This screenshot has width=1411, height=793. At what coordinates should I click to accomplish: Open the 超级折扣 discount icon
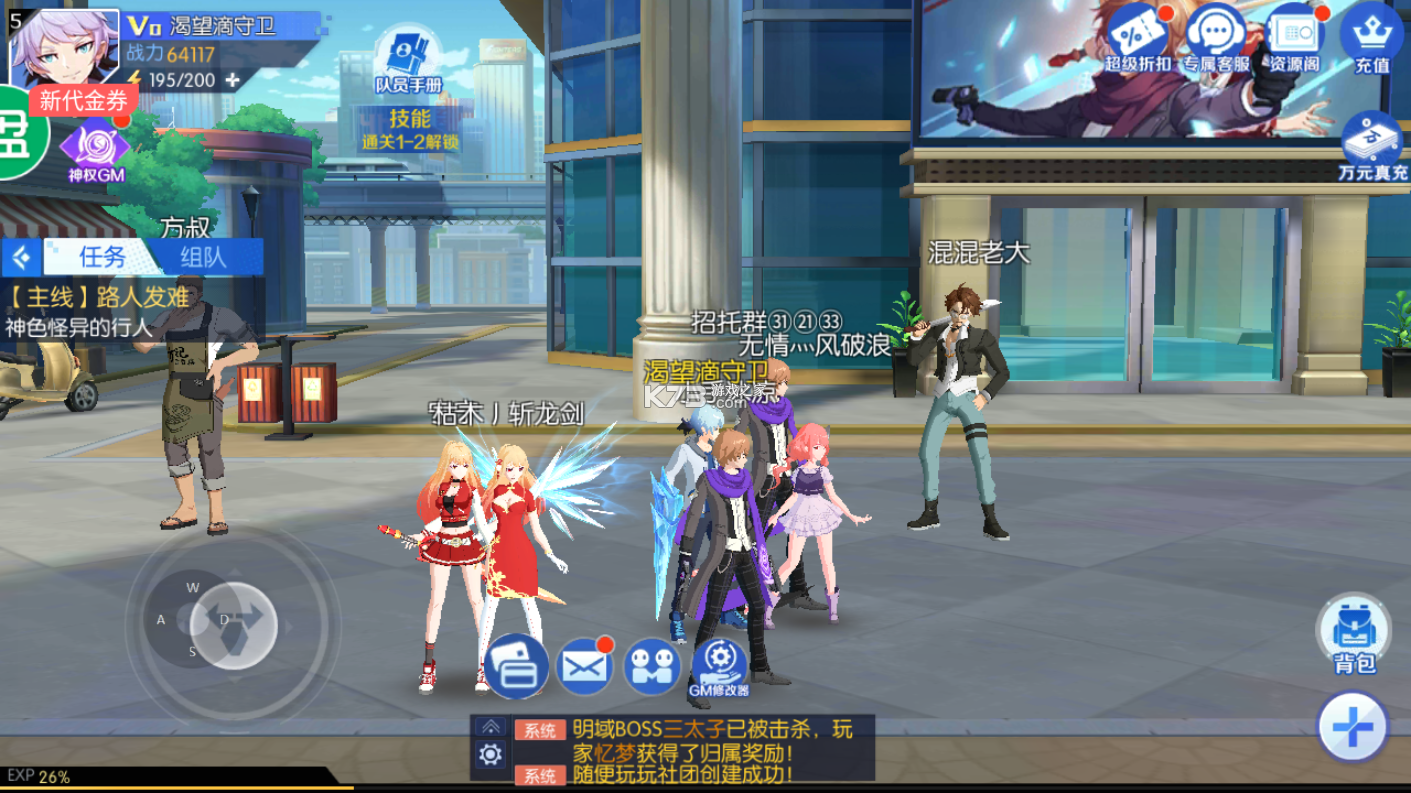[x=1137, y=36]
